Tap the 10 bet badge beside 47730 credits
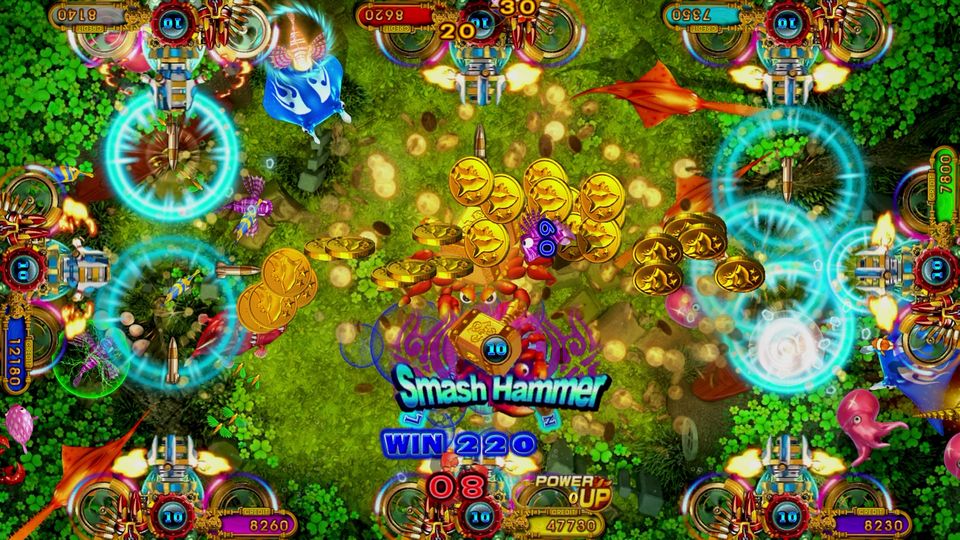 point(481,517)
